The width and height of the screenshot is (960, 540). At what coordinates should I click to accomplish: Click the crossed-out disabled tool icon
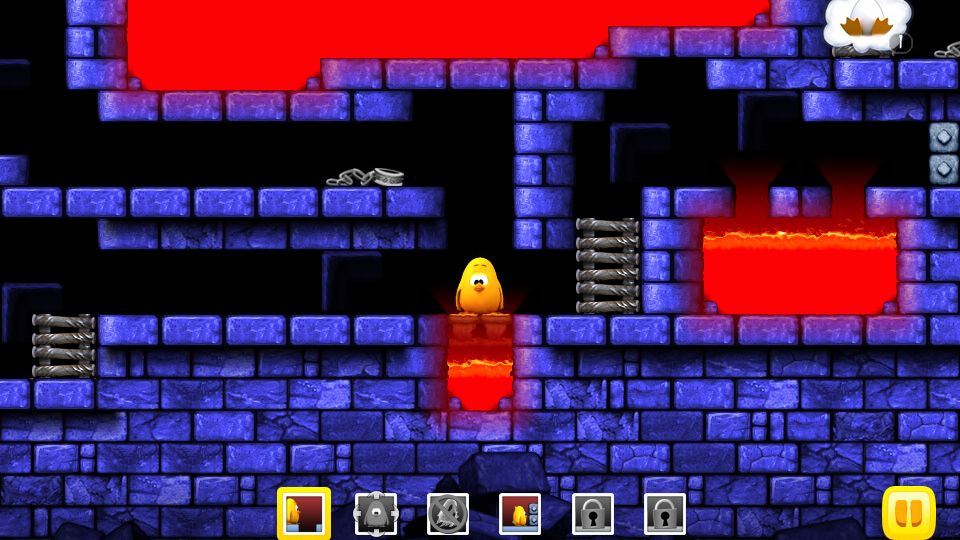tap(448, 513)
